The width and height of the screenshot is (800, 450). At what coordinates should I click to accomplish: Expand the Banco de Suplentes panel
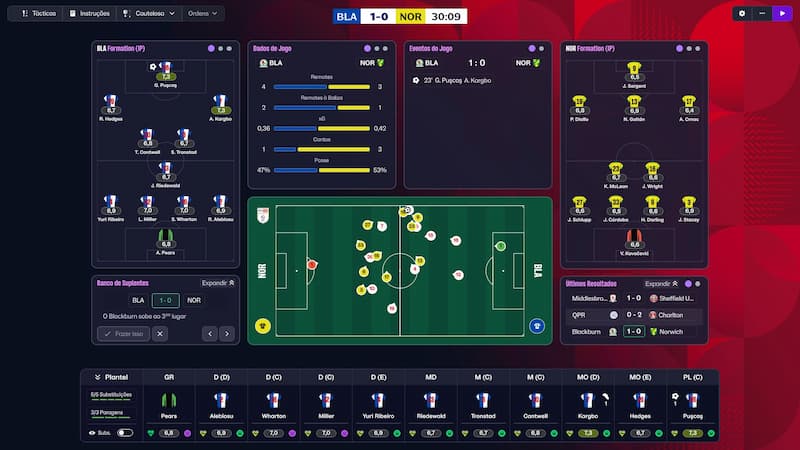pyautogui.click(x=217, y=283)
